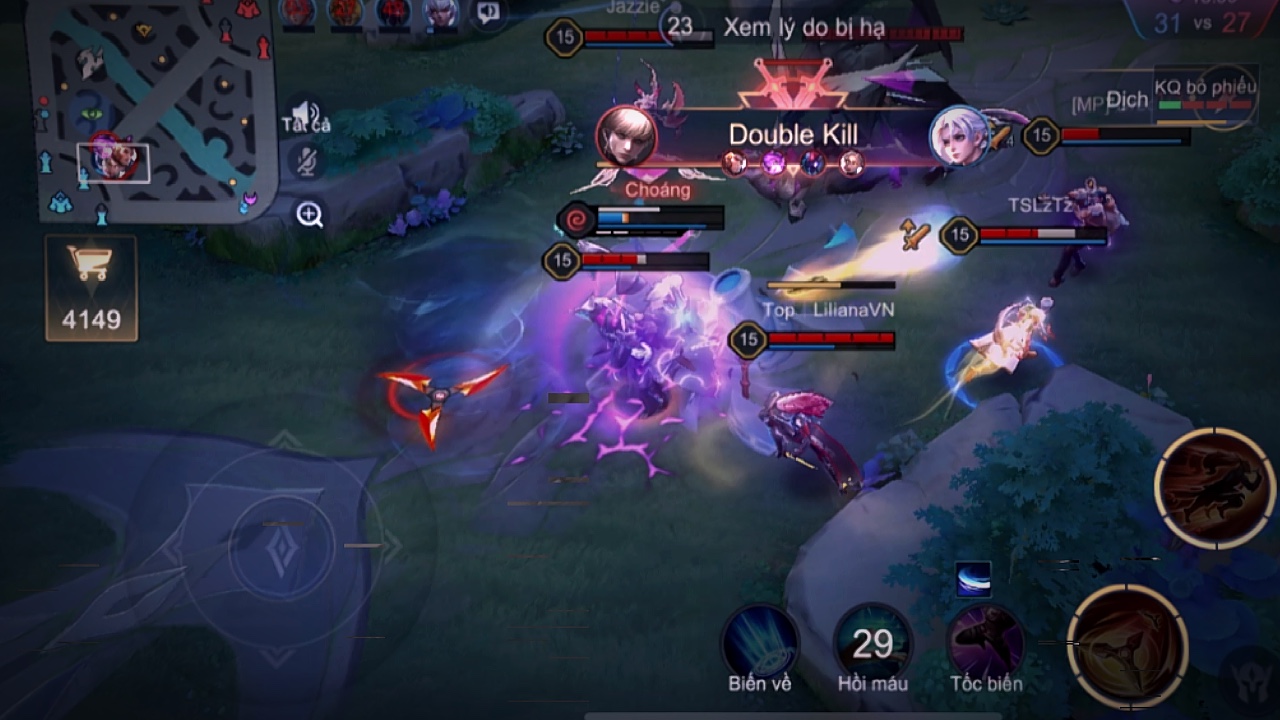This screenshot has width=1280, height=720.
Task: Open "Xem lý do bị hạ" death recap
Action: 803,28
